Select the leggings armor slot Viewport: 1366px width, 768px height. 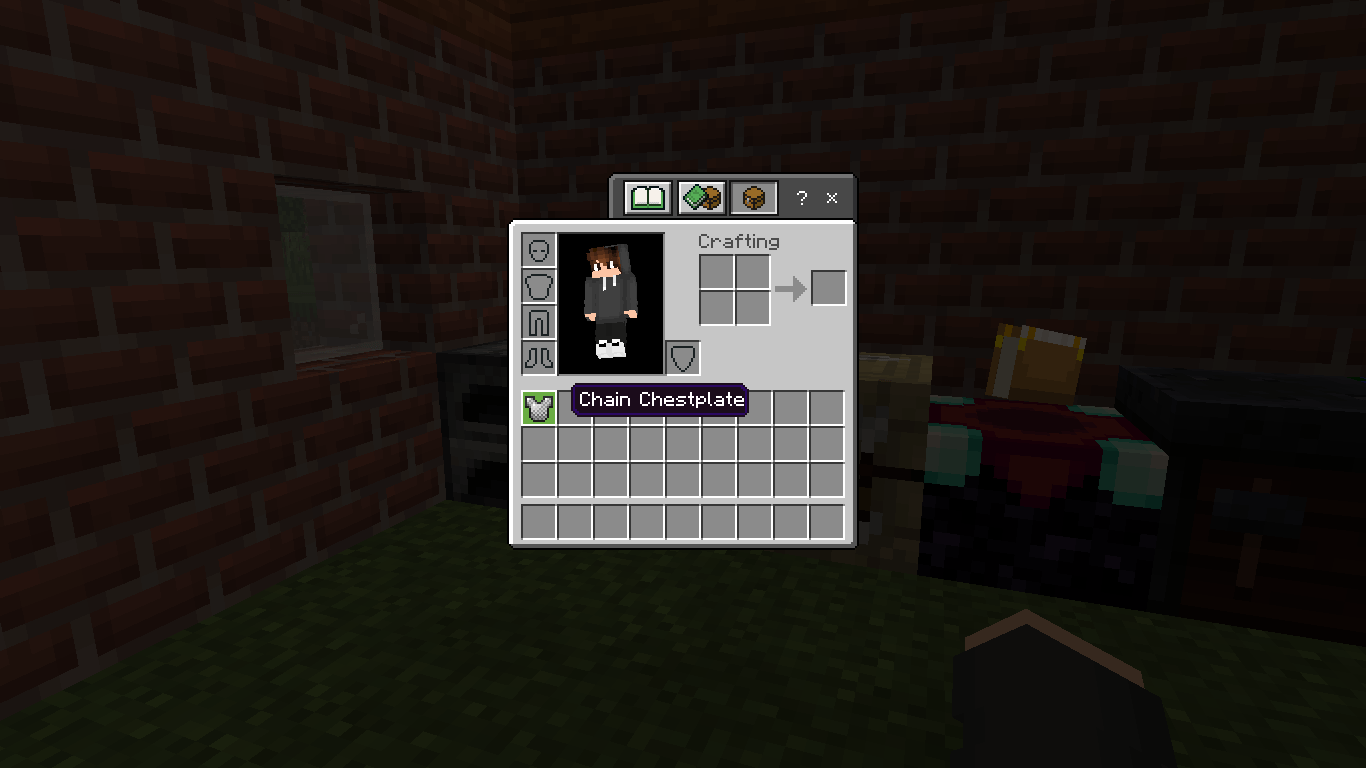[x=538, y=322]
